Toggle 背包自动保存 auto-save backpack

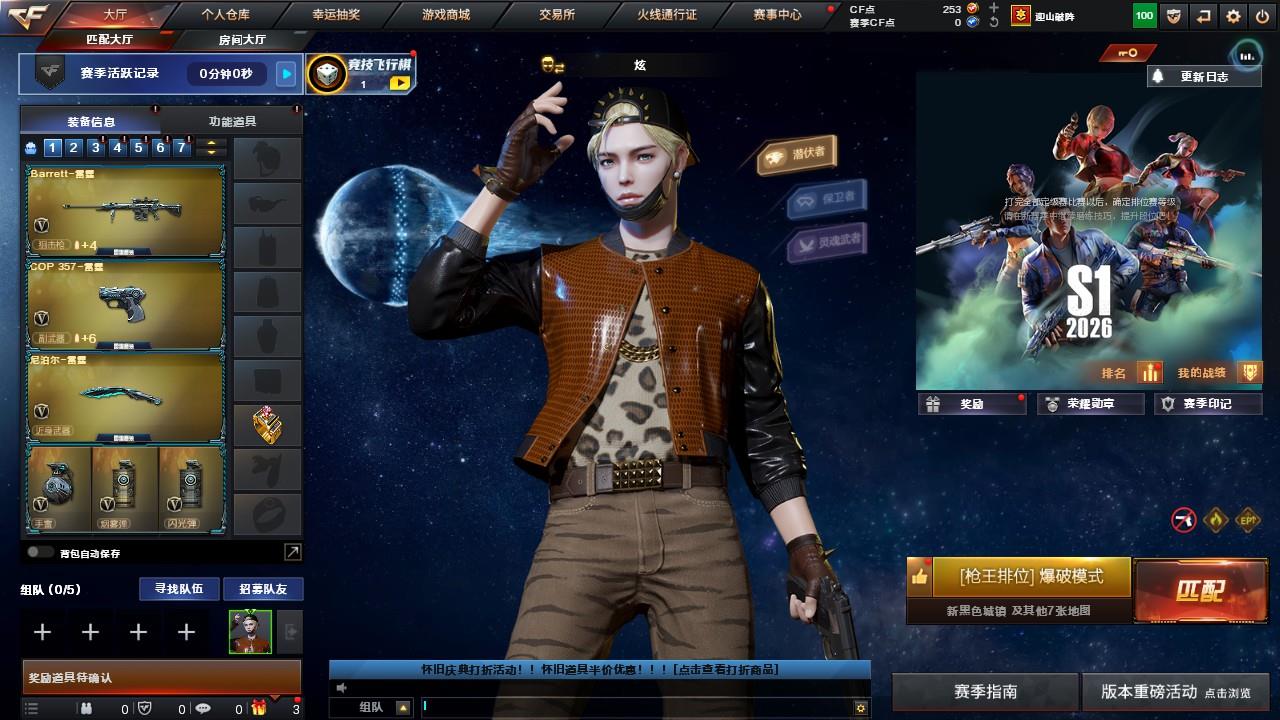point(40,552)
